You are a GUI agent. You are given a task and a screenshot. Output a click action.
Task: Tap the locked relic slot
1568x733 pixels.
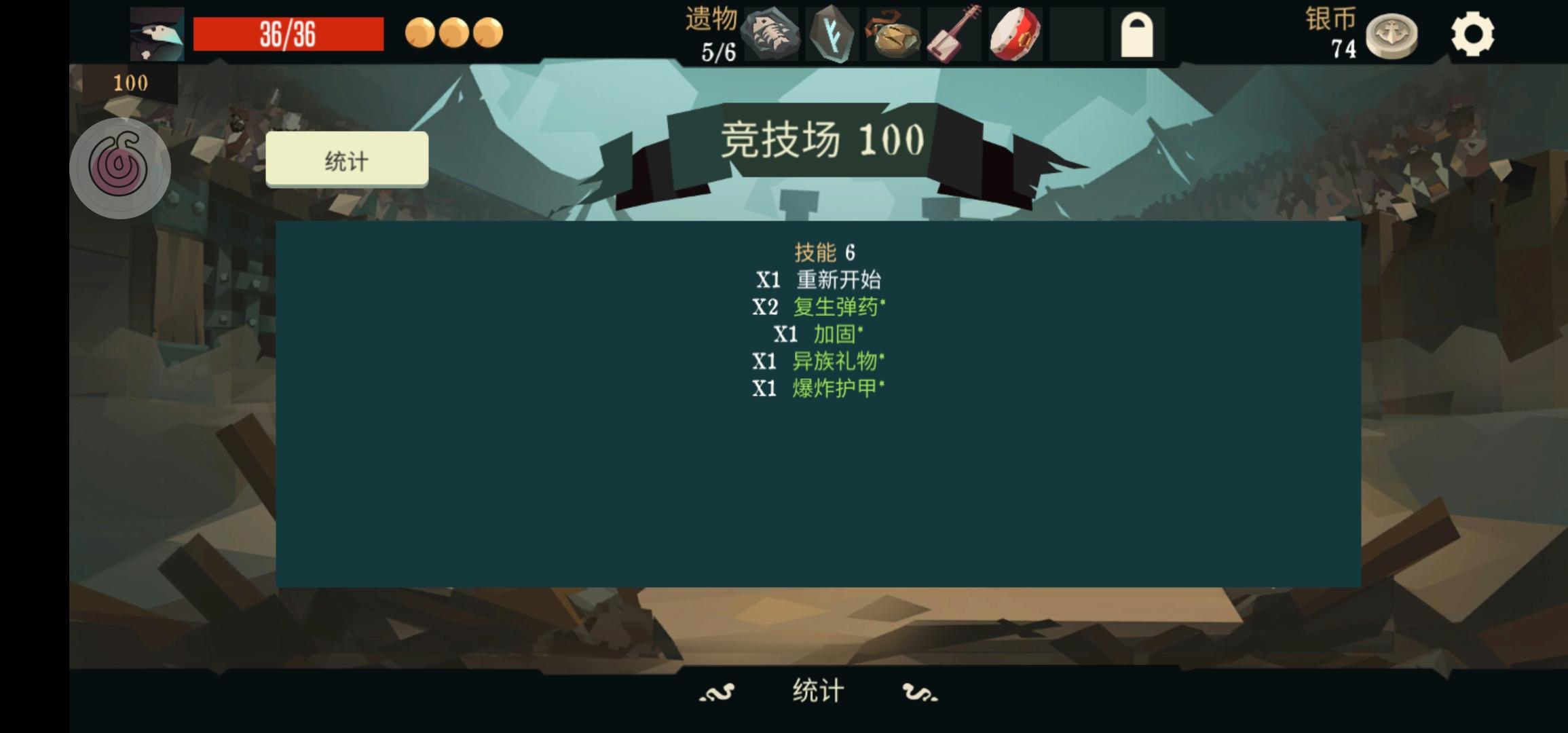[x=1137, y=34]
